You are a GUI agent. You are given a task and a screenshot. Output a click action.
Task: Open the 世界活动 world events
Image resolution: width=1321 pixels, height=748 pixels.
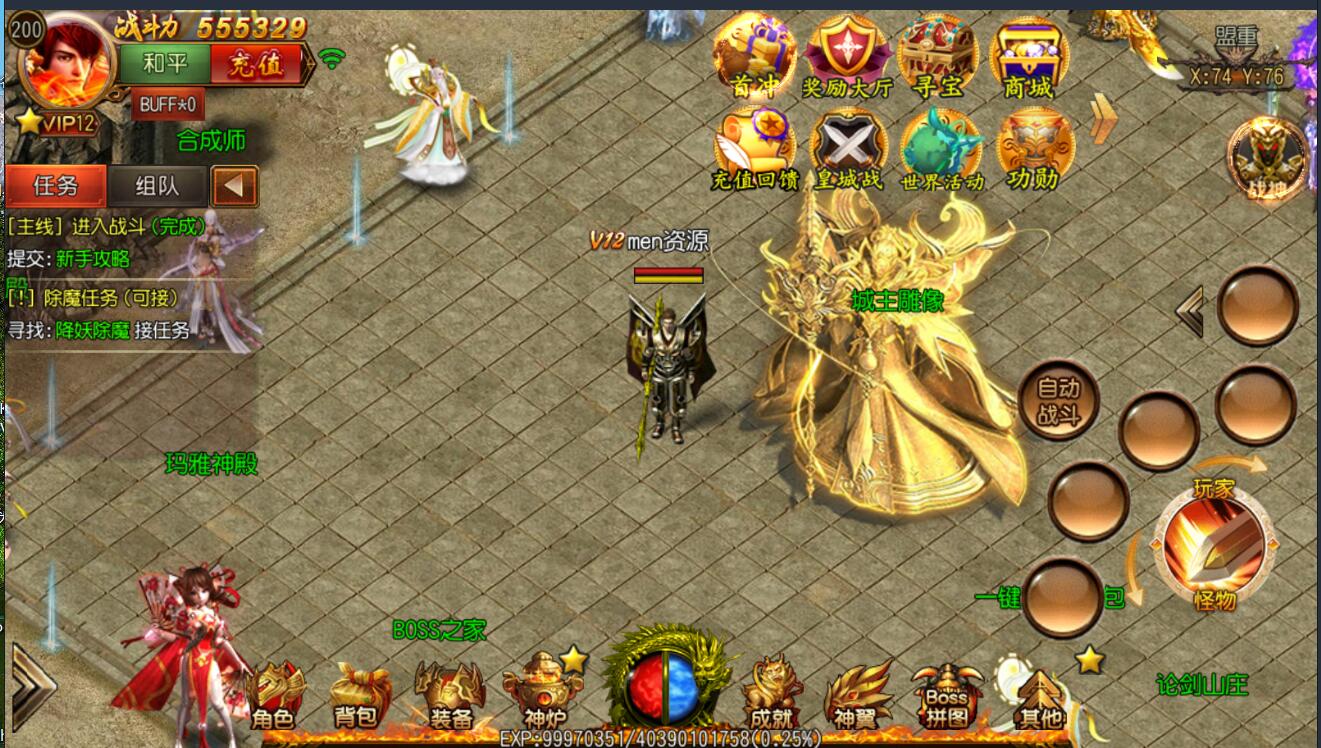(x=941, y=150)
